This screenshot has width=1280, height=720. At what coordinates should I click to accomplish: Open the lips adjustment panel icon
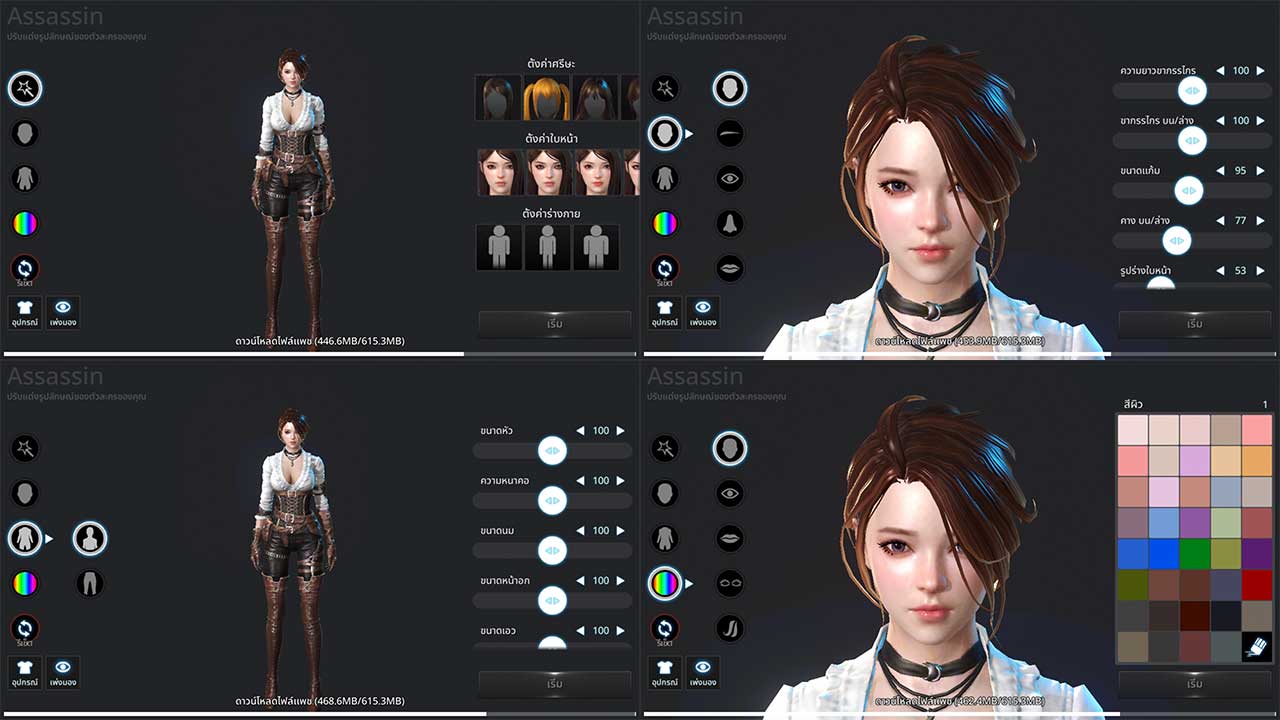(730, 268)
